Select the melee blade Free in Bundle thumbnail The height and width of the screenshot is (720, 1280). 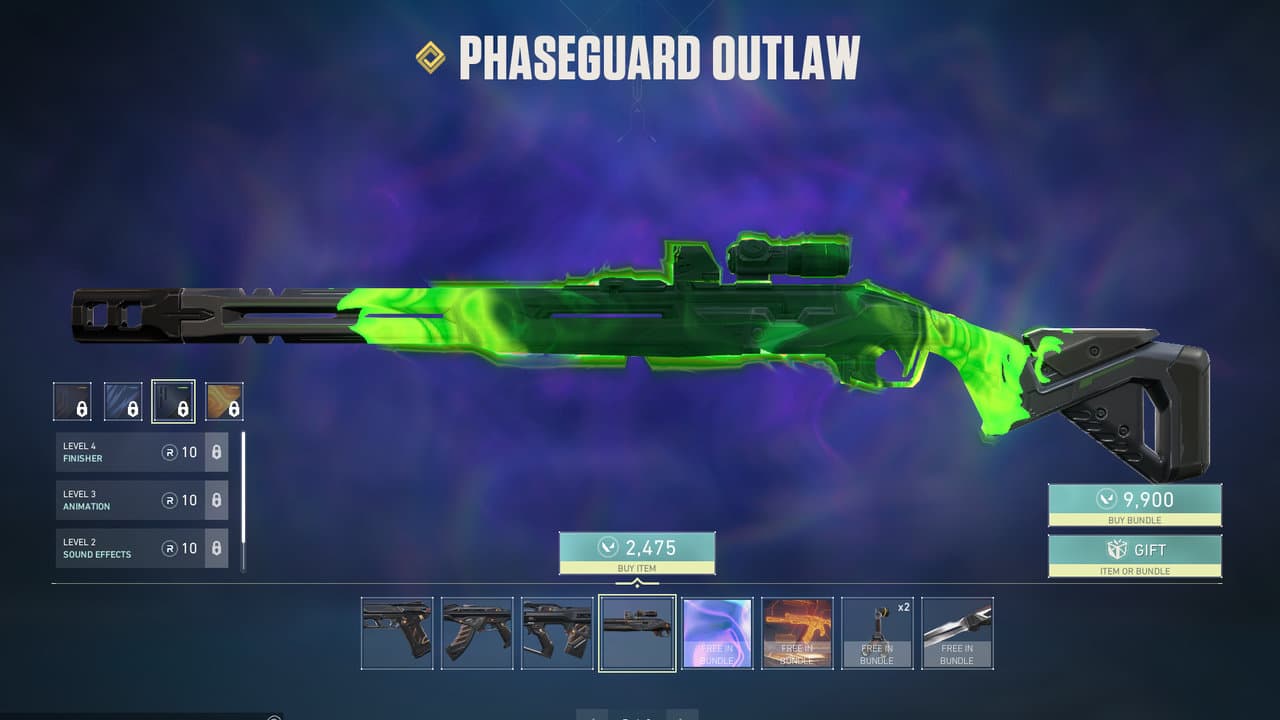pos(957,631)
